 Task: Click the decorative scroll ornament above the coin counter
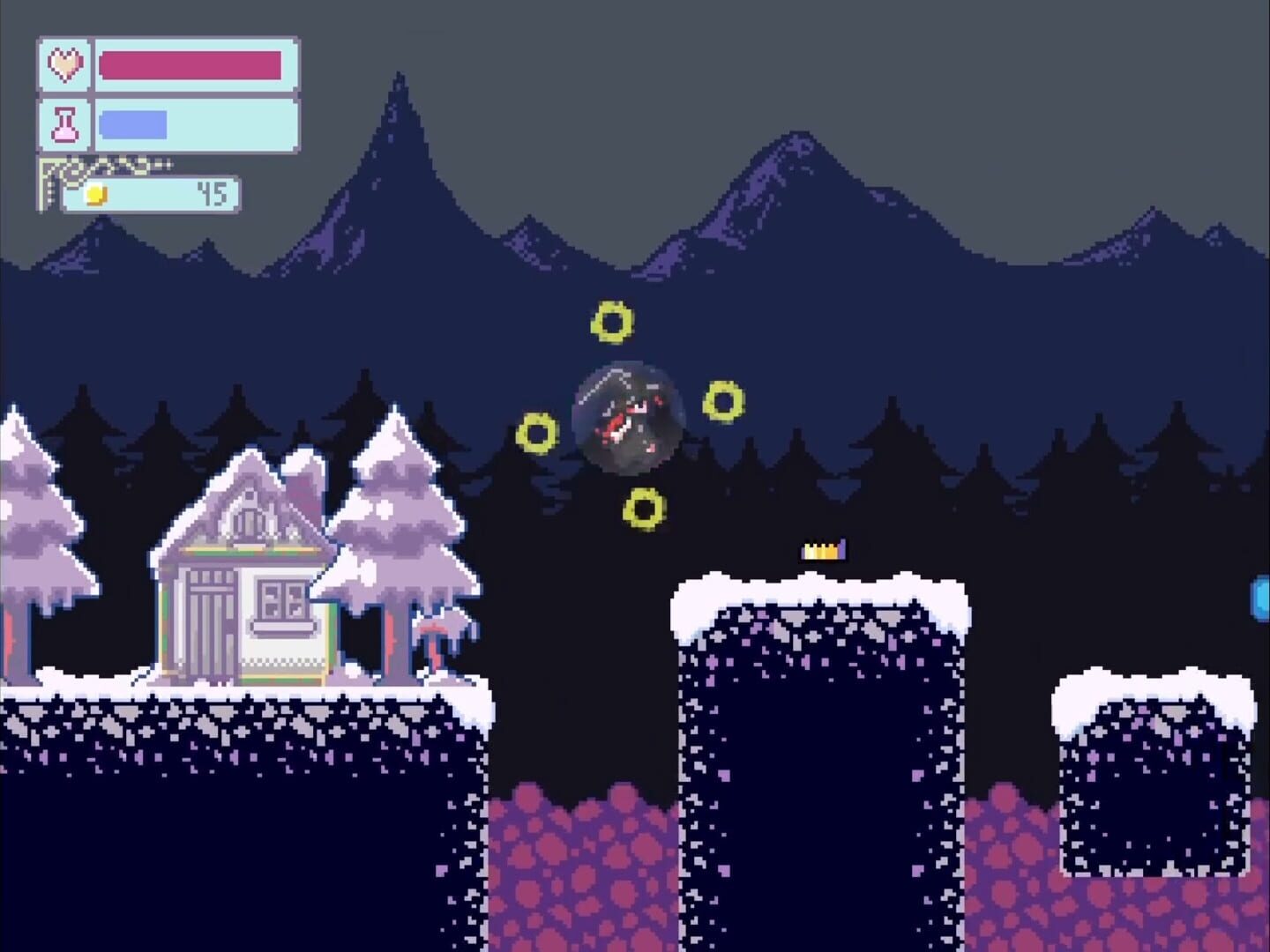(x=106, y=167)
